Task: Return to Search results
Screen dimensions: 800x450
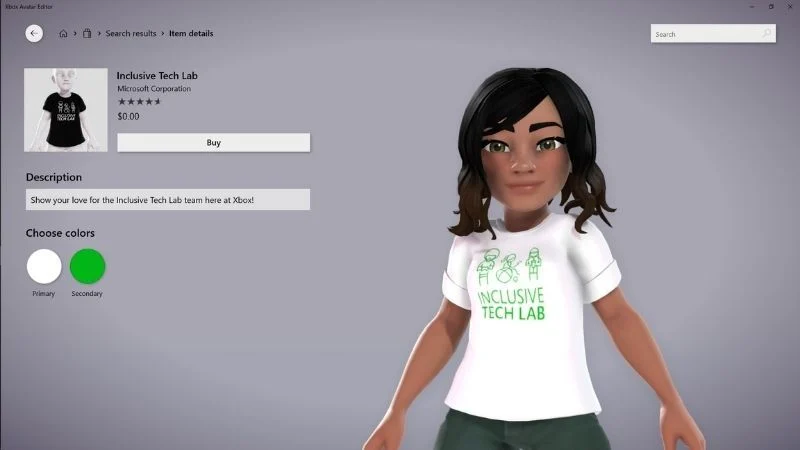Action: (x=131, y=34)
